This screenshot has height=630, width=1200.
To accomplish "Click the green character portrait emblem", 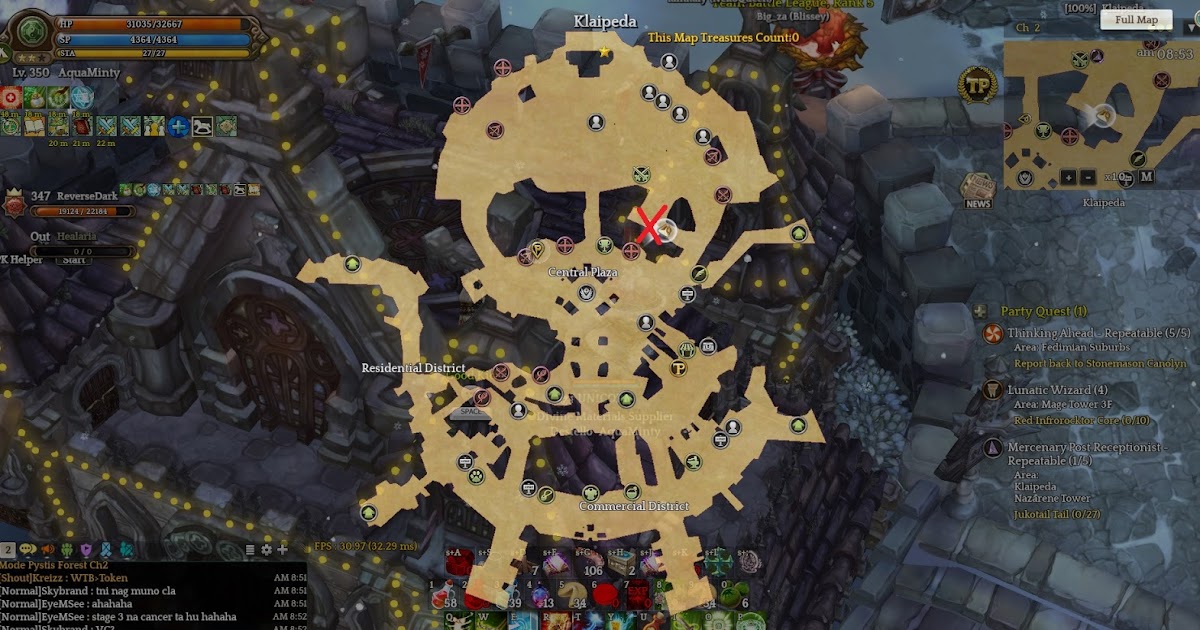I will pos(32,31).
